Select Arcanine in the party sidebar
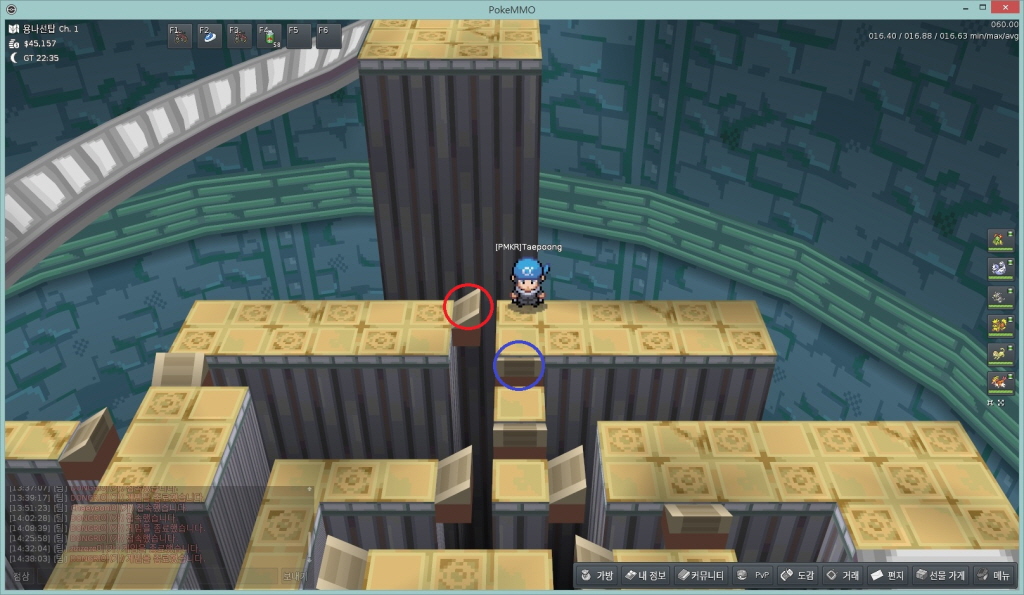1024x595 pixels. pos(997,382)
